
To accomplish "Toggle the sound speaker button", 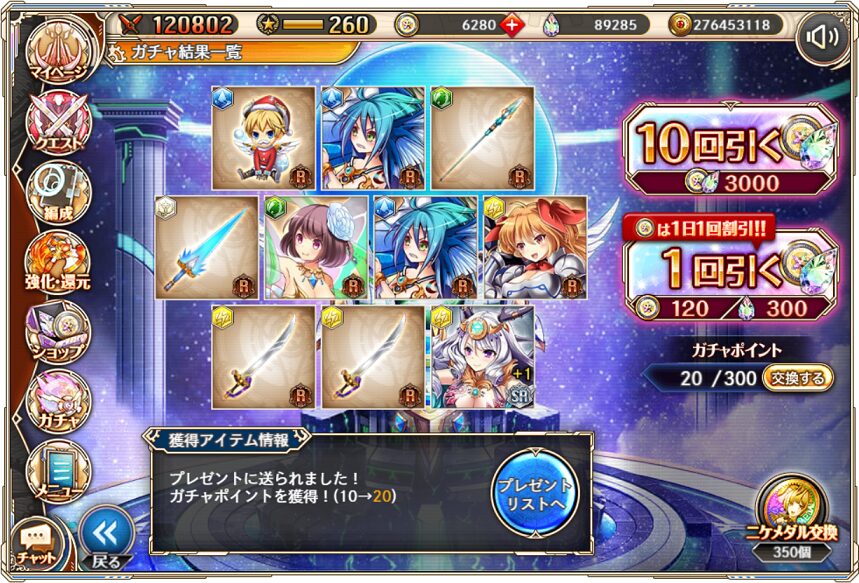I will point(820,39).
